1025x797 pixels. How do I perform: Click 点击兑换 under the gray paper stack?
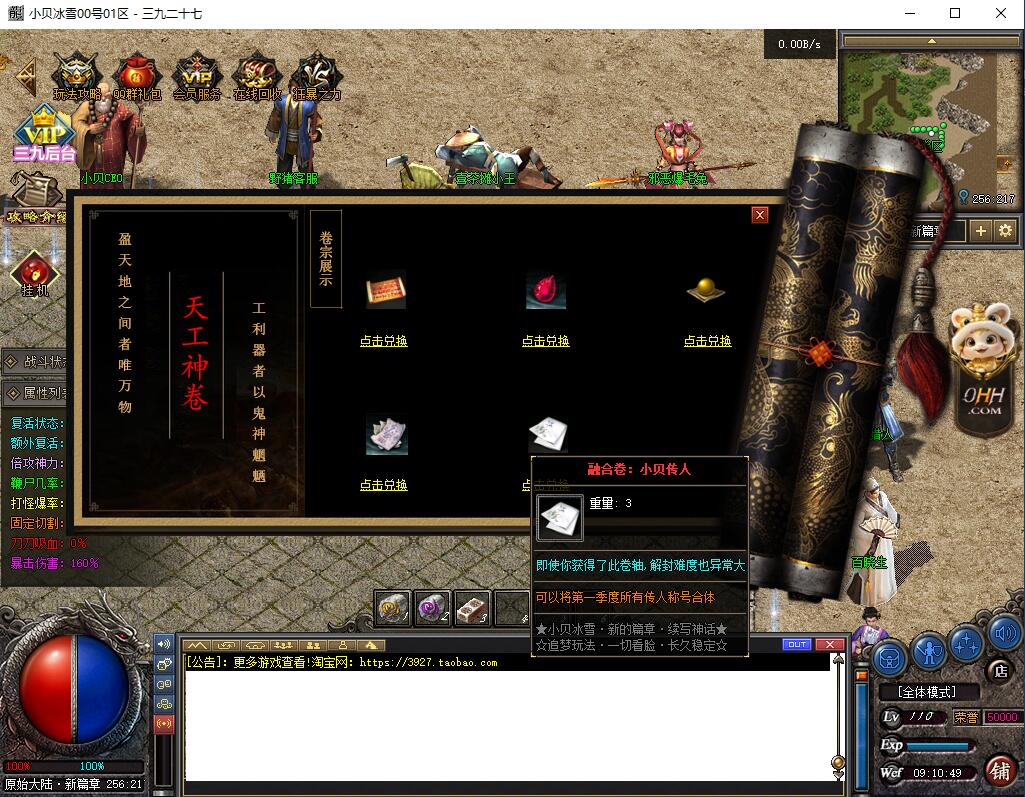pyautogui.click(x=384, y=485)
